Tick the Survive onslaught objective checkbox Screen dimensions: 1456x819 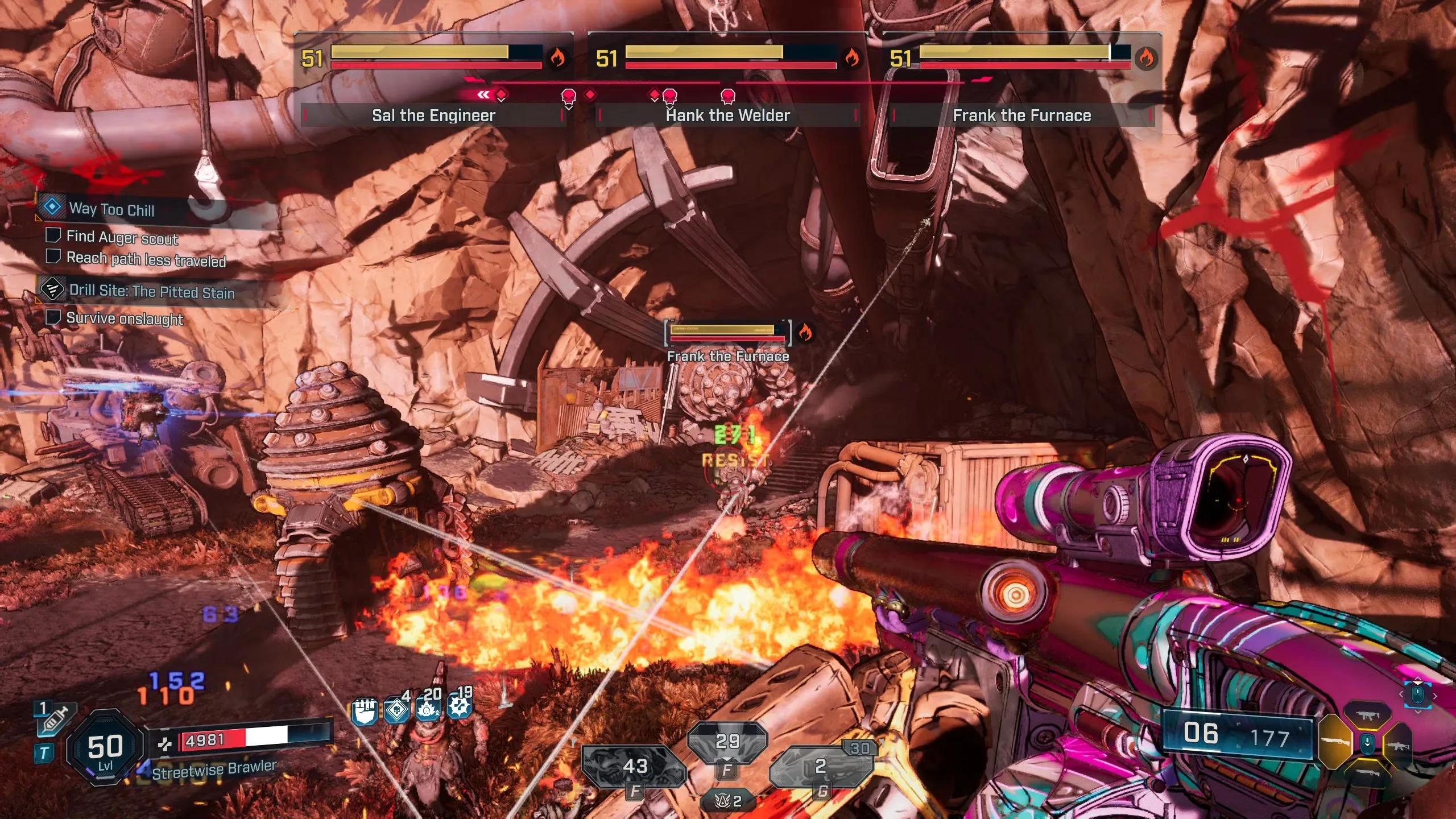[53, 317]
